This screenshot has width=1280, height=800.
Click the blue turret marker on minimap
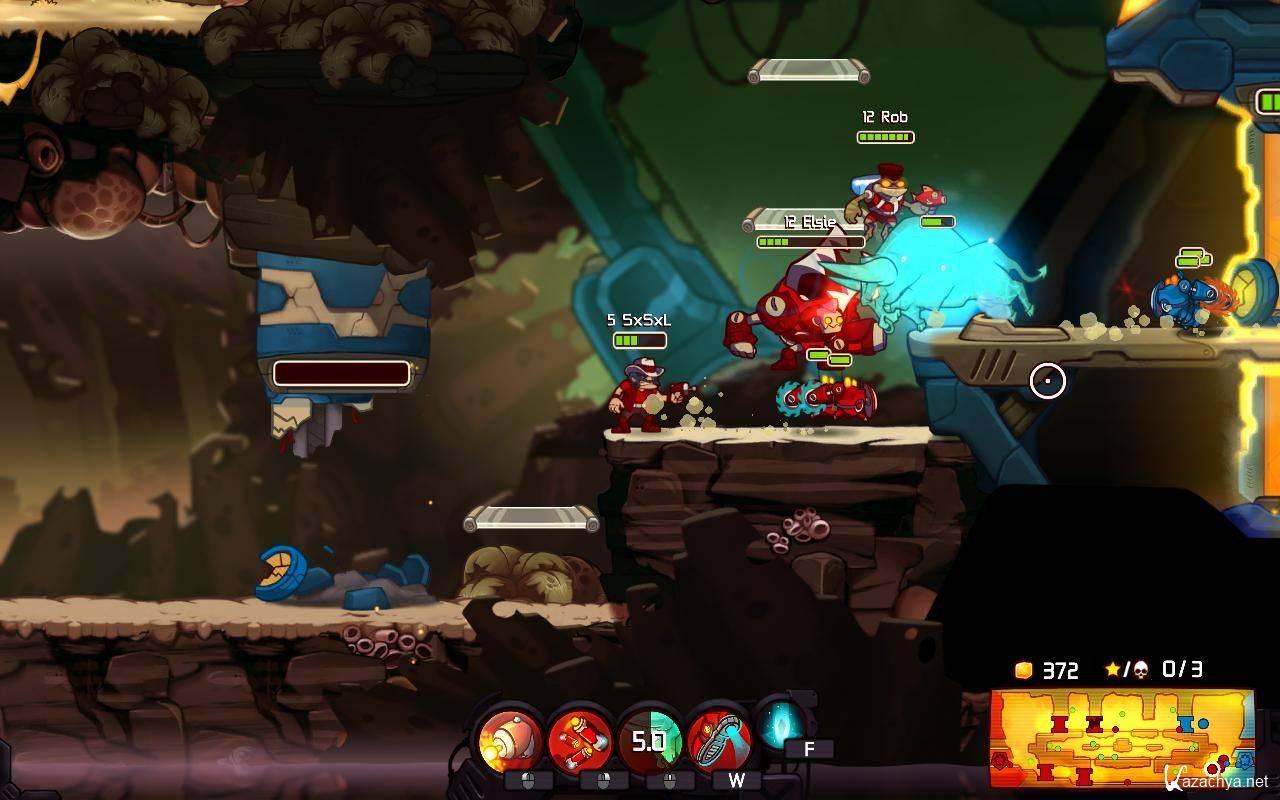tap(1184, 722)
